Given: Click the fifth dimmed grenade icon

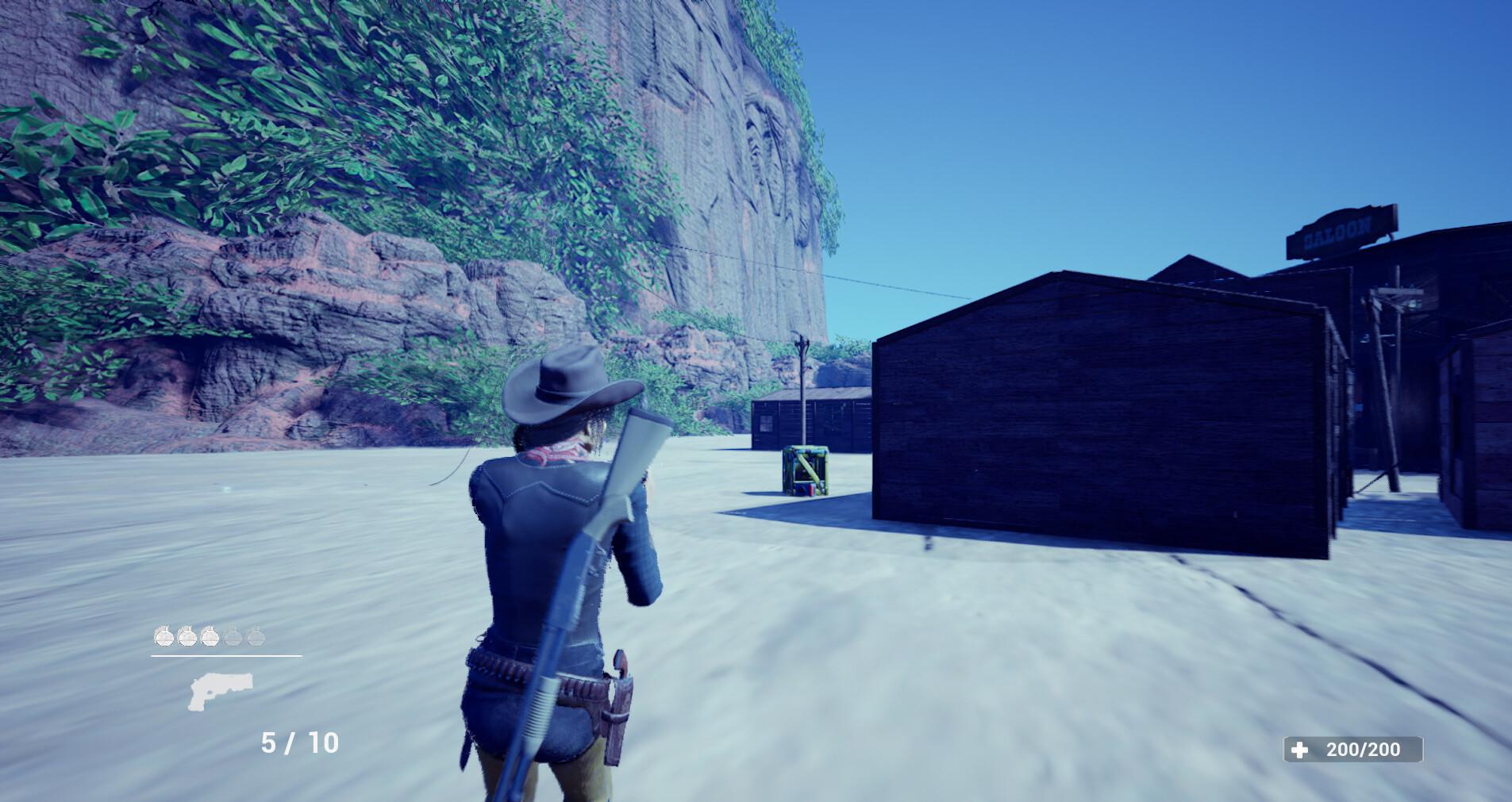Looking at the screenshot, I should tap(256, 639).
